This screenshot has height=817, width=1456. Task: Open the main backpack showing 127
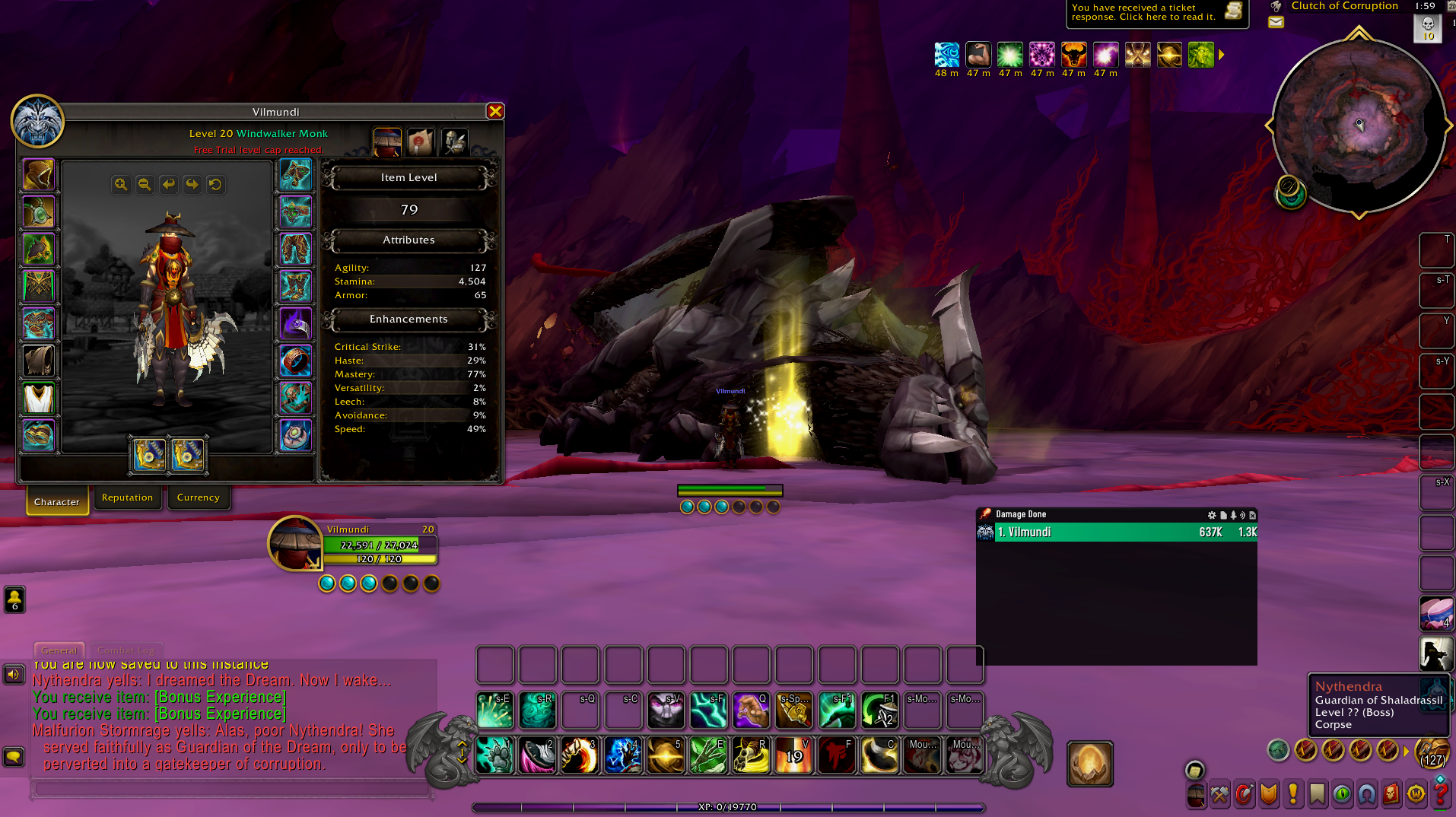tap(1432, 752)
